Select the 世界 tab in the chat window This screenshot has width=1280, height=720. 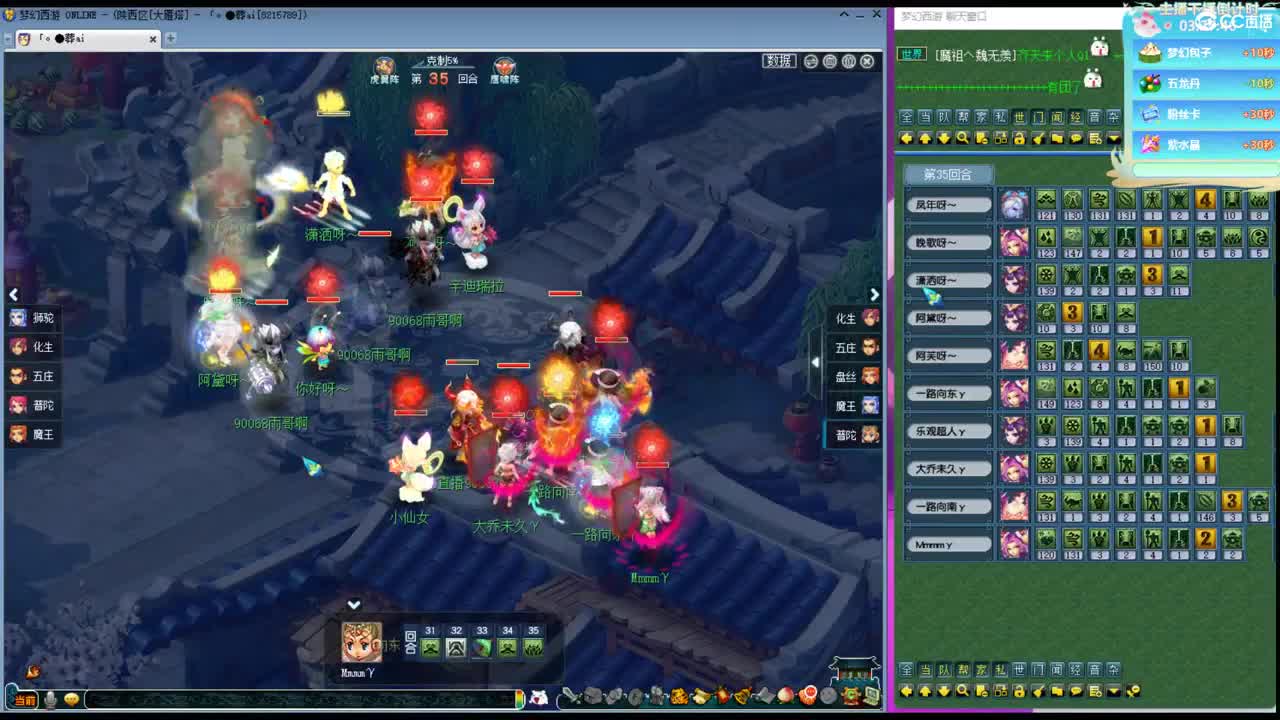pos(910,53)
